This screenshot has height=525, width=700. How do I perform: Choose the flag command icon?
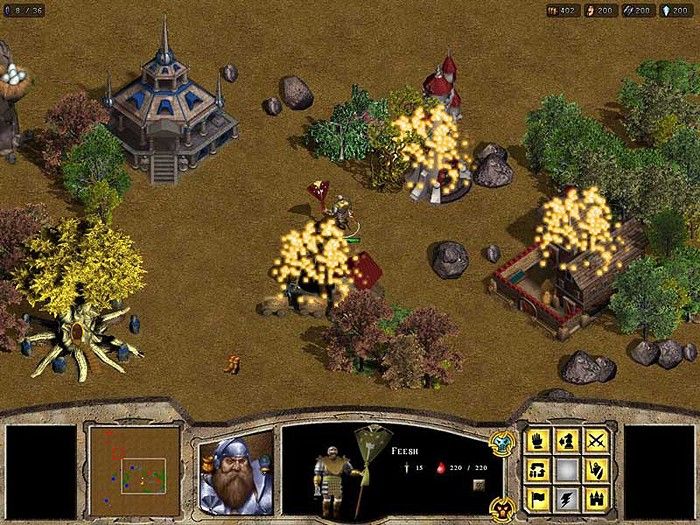pos(539,497)
